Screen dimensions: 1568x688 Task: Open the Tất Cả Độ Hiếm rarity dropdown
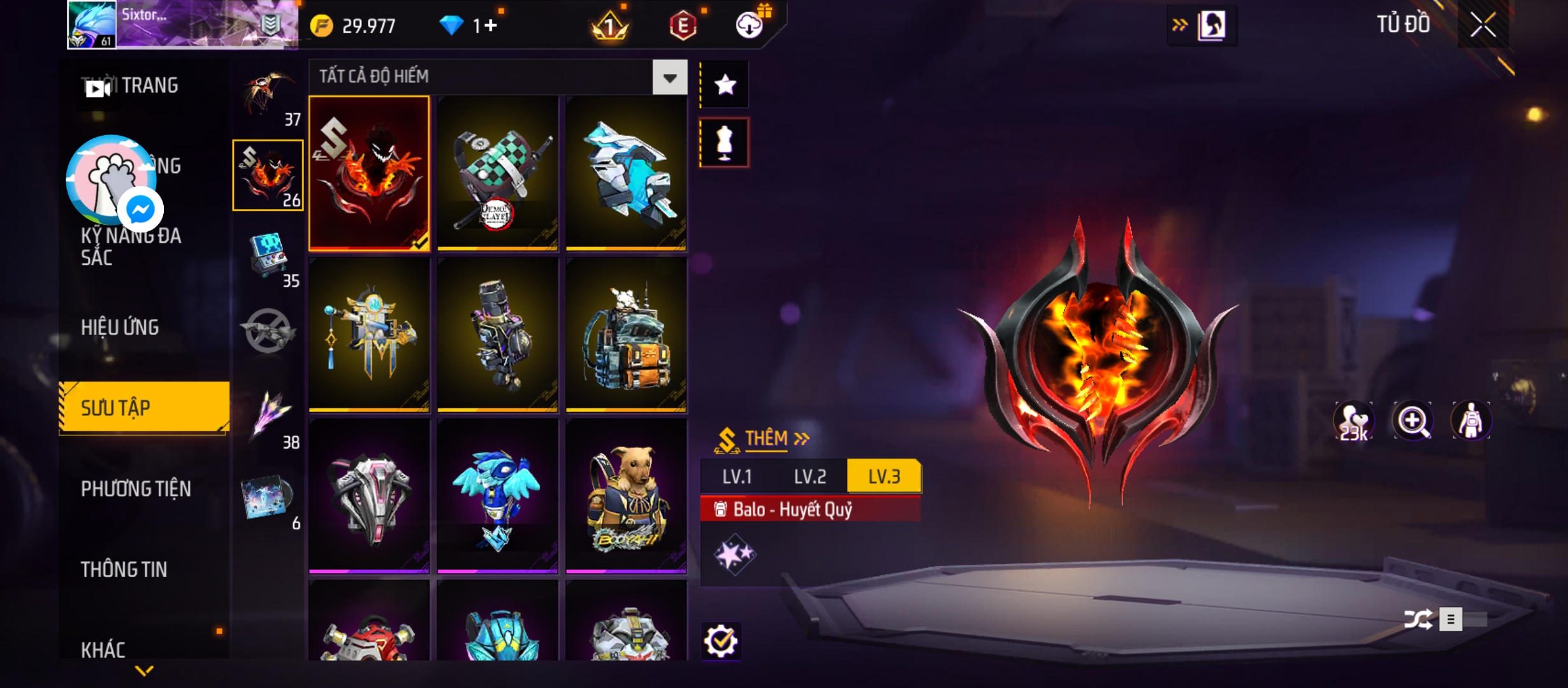669,78
